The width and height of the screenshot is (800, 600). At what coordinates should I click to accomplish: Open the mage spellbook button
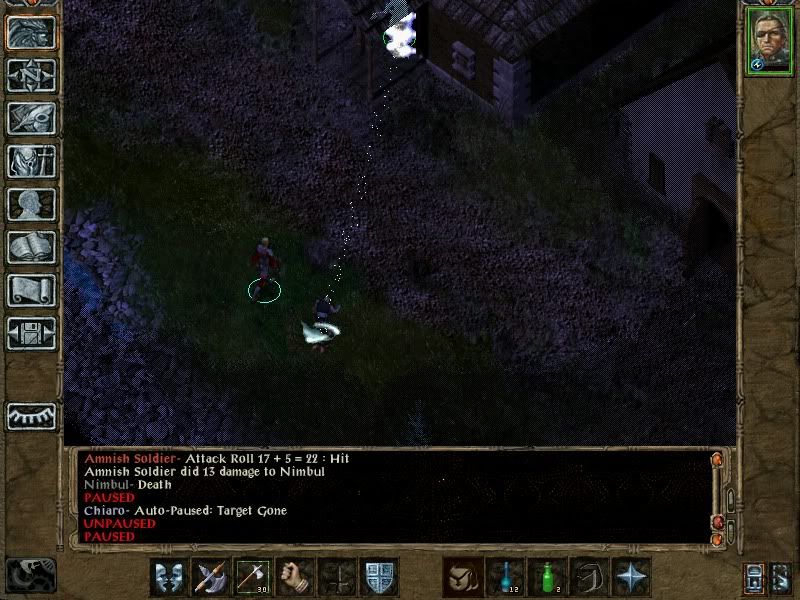tap(31, 247)
